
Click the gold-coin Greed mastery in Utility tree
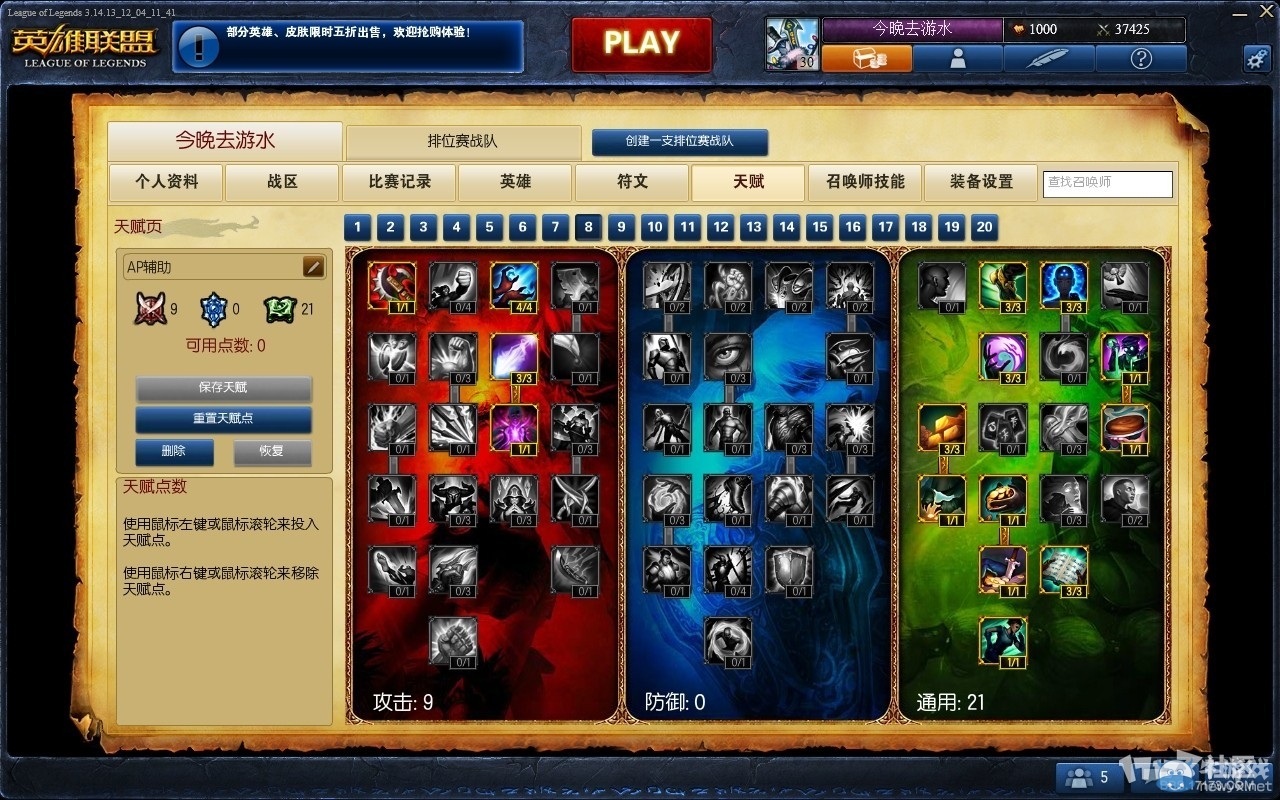click(x=940, y=428)
